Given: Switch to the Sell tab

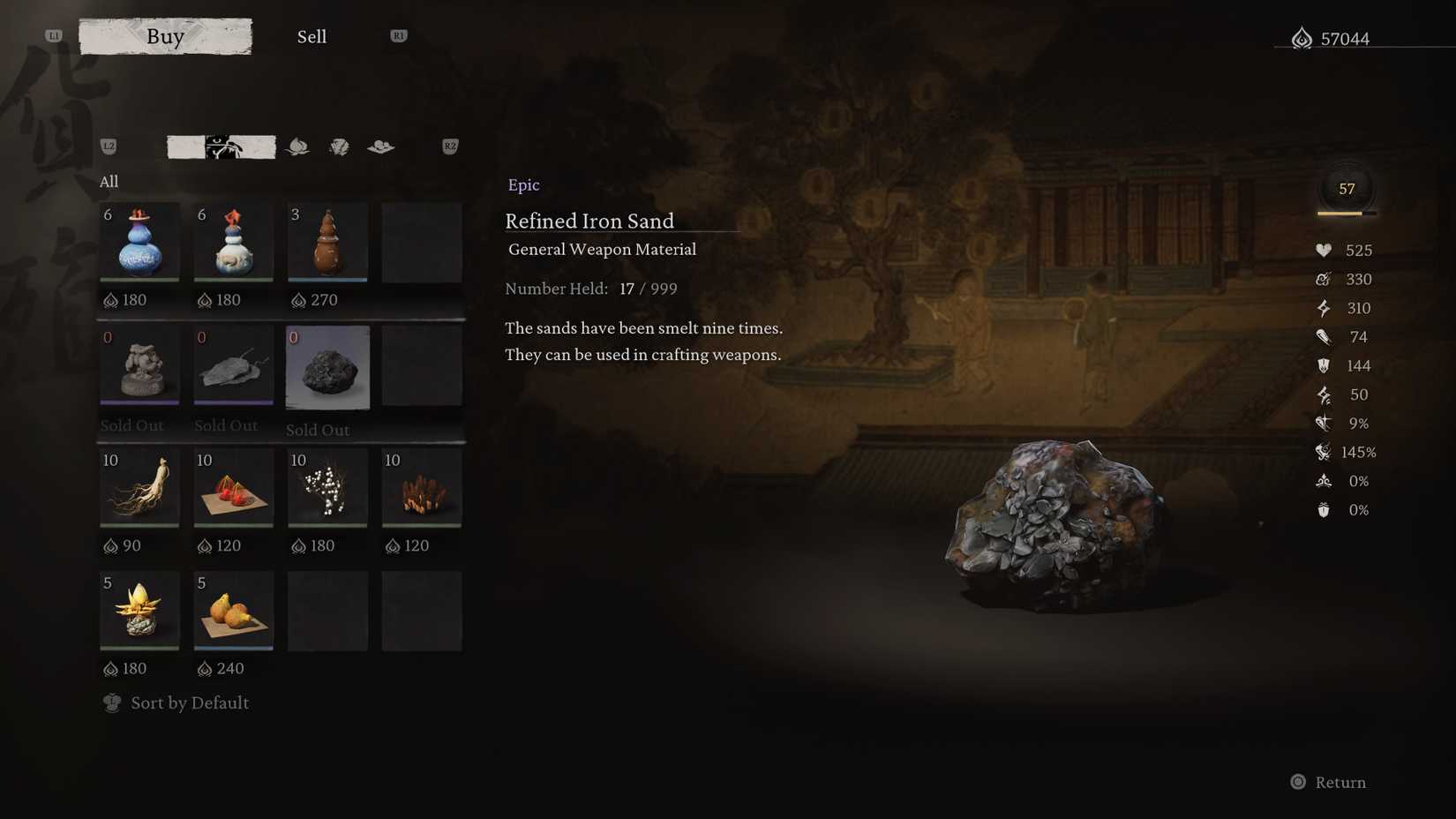Looking at the screenshot, I should point(311,36).
